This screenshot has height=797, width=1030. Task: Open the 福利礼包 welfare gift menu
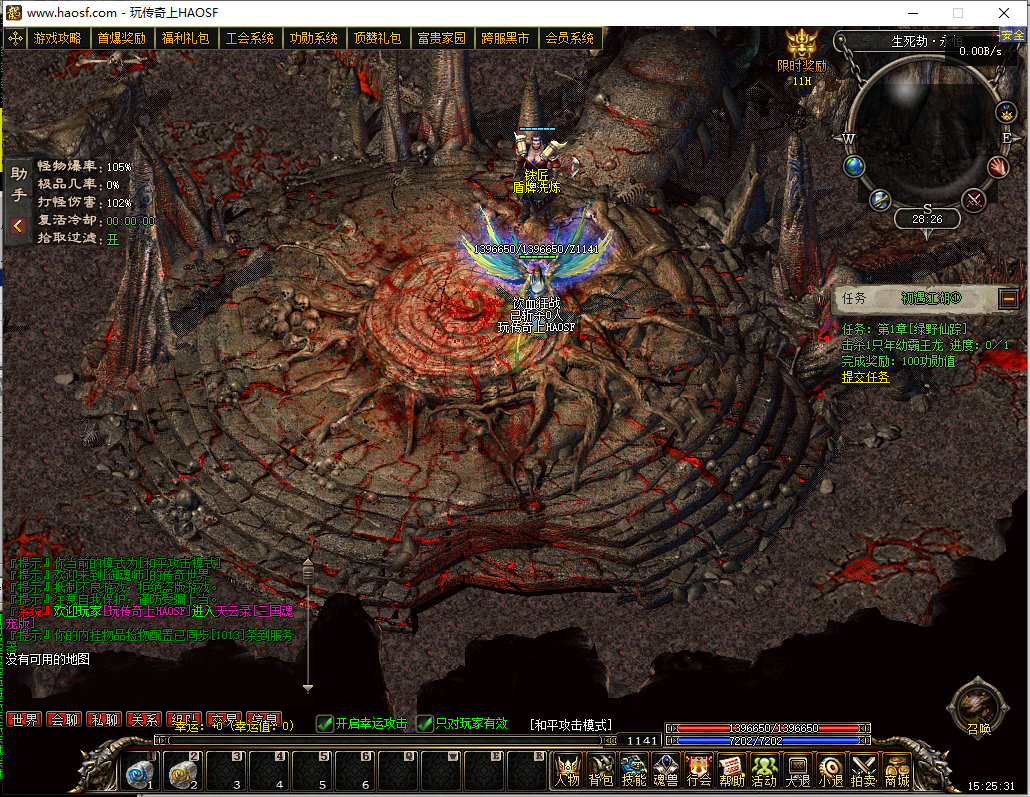pyautogui.click(x=185, y=39)
